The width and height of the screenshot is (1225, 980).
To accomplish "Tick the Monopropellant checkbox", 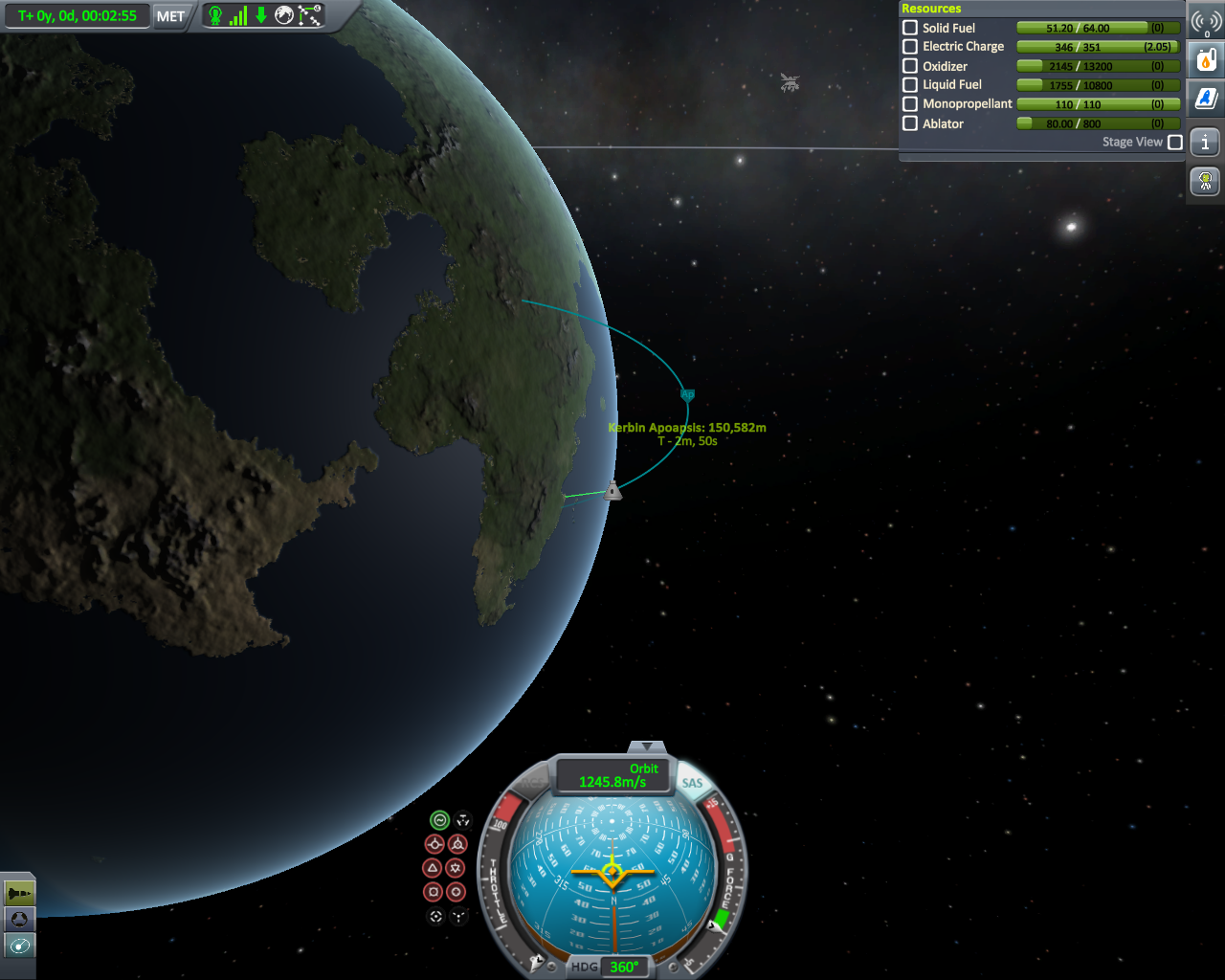I will 910,103.
